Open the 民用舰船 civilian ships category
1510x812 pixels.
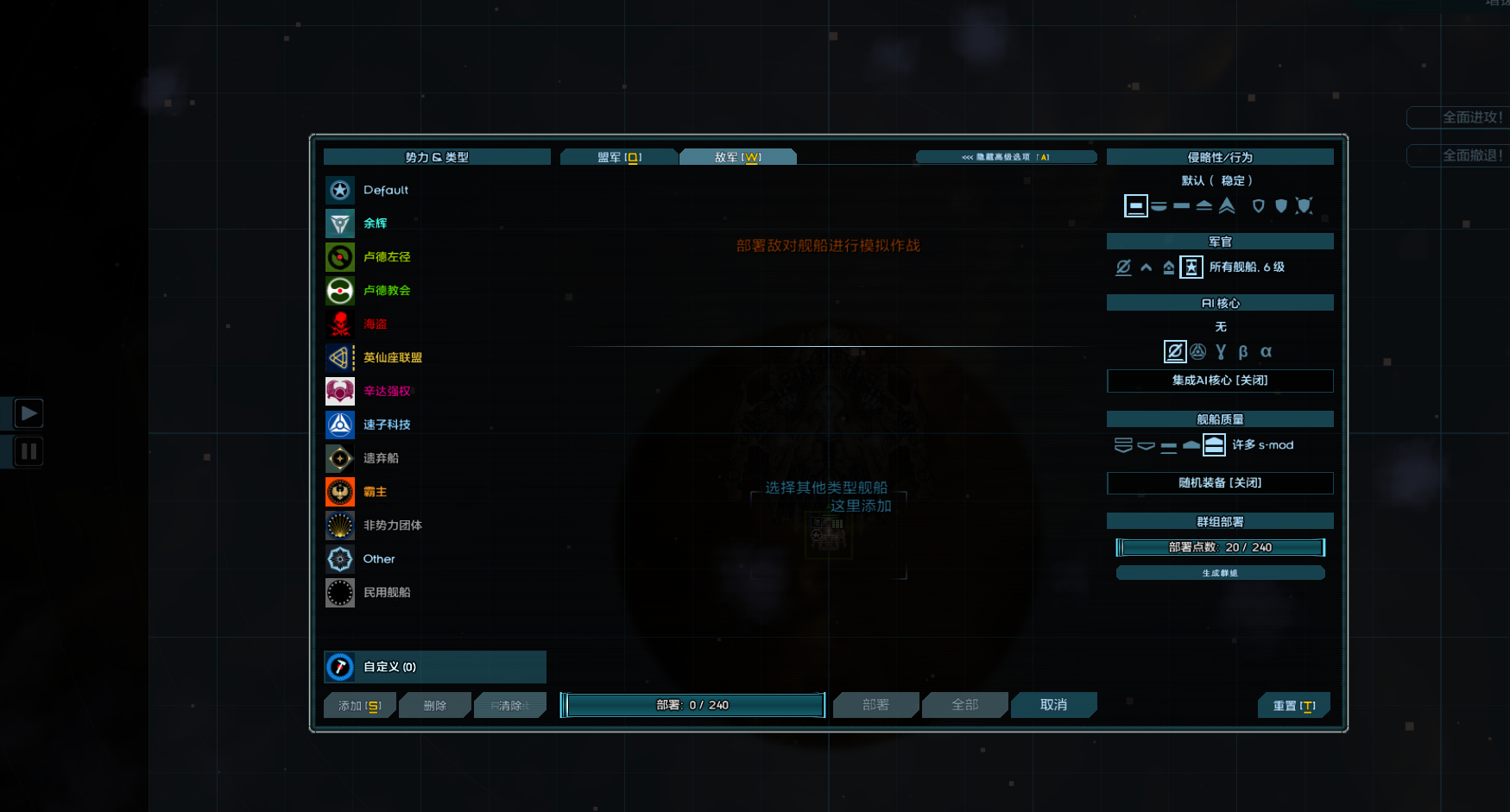(x=386, y=593)
